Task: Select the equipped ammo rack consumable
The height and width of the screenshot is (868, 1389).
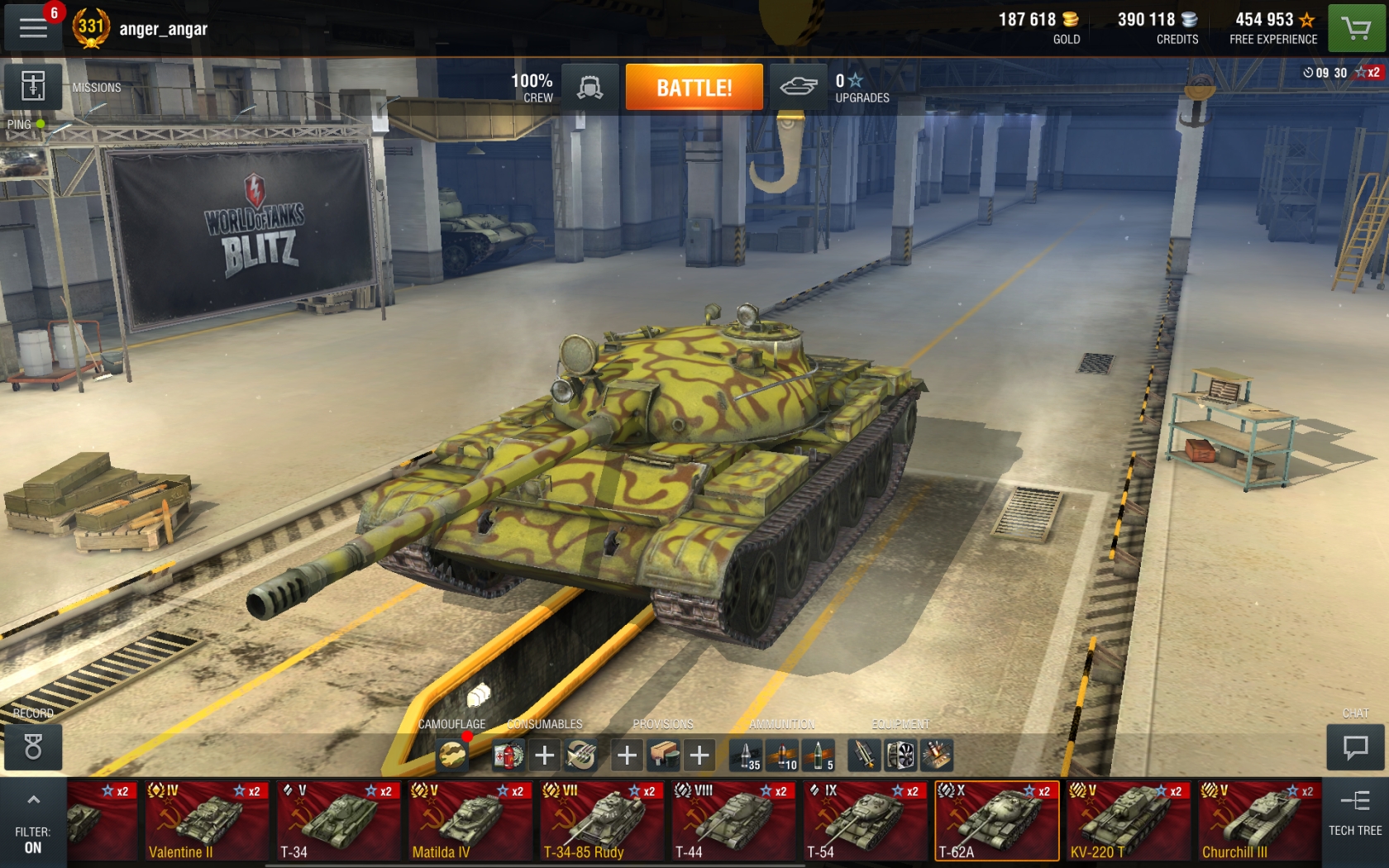Action: 580,754
